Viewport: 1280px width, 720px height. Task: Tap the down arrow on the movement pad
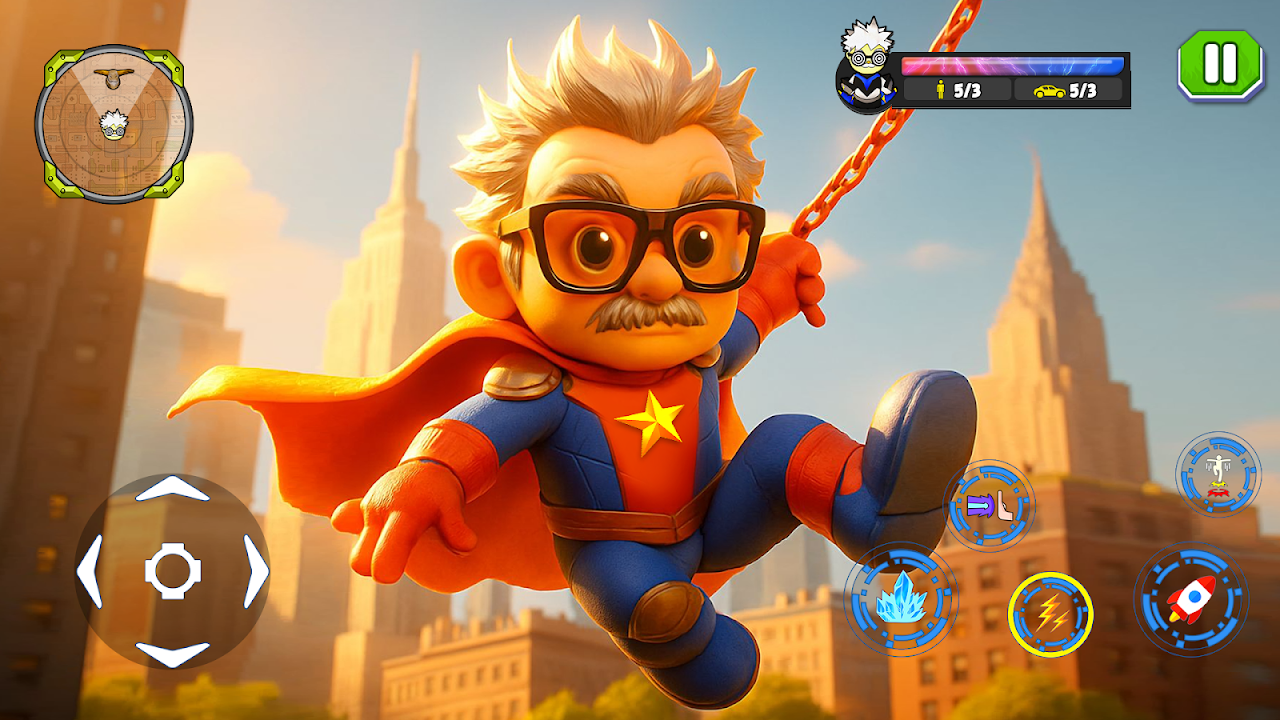pos(172,654)
